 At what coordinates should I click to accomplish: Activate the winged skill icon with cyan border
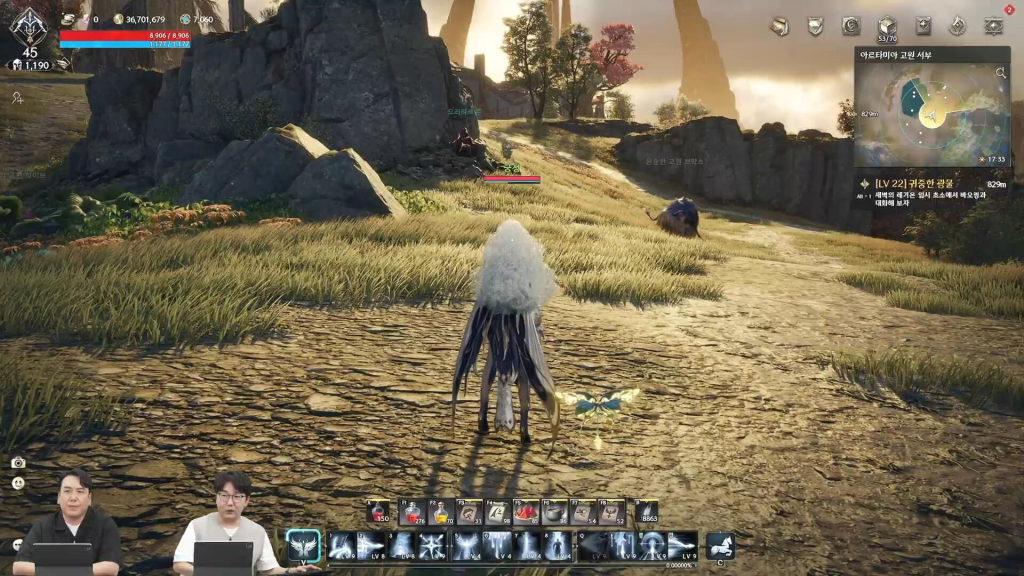point(303,546)
